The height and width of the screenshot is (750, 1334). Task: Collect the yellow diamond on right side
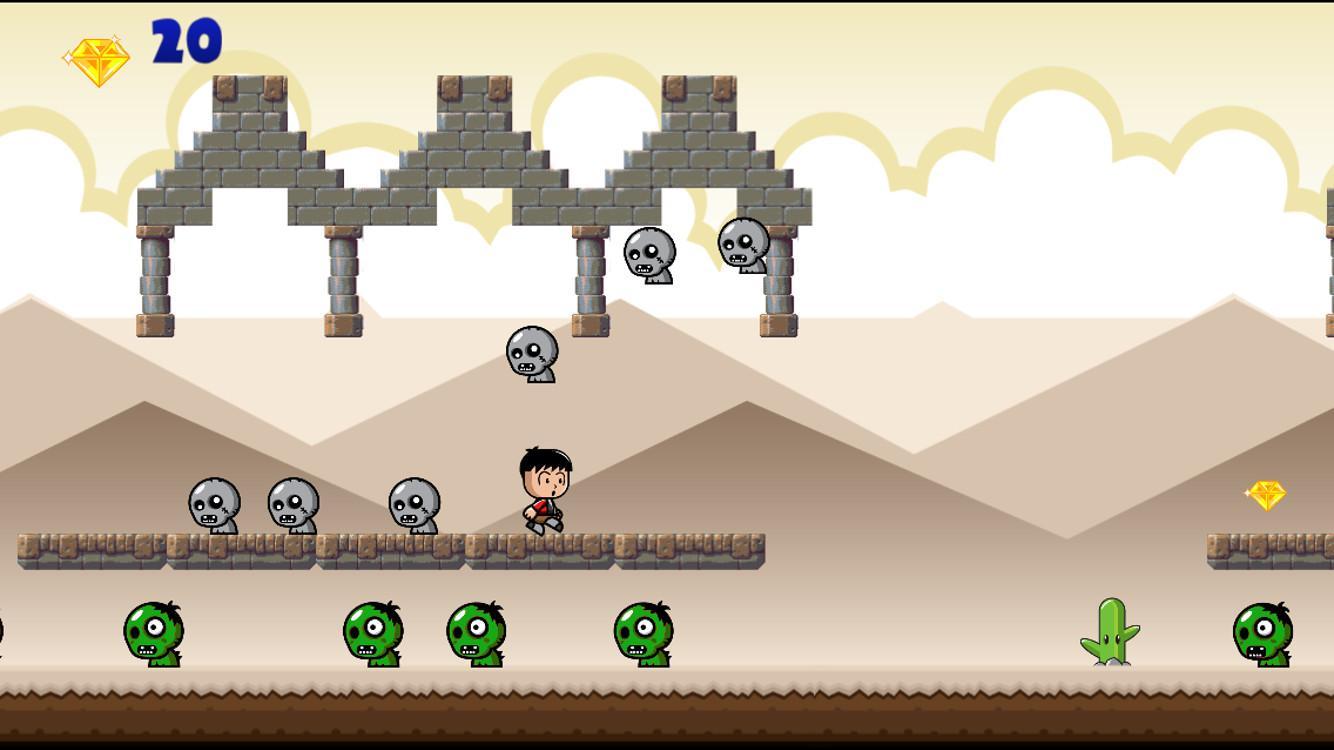(1268, 495)
